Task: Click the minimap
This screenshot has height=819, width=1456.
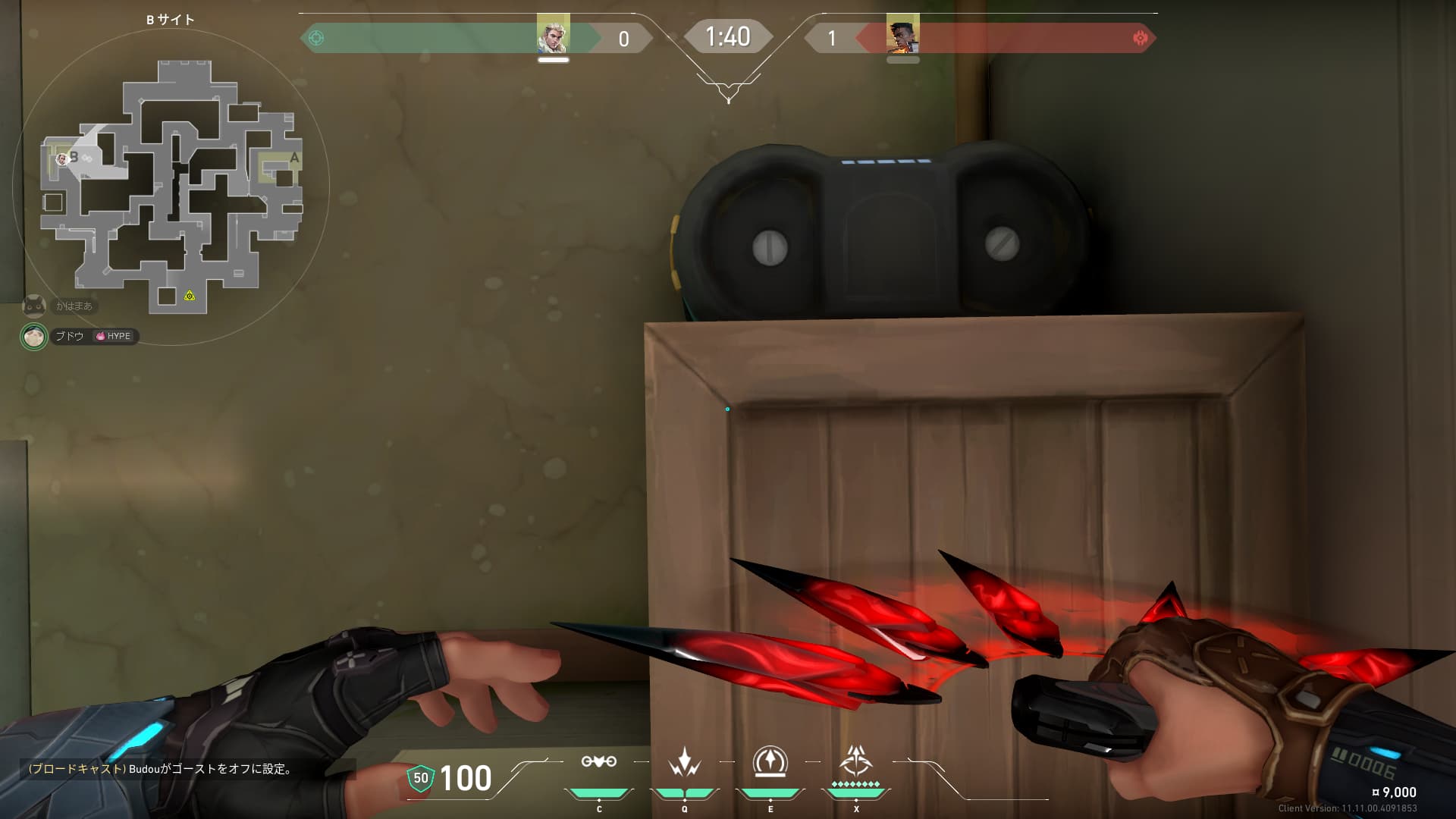Action: click(171, 187)
